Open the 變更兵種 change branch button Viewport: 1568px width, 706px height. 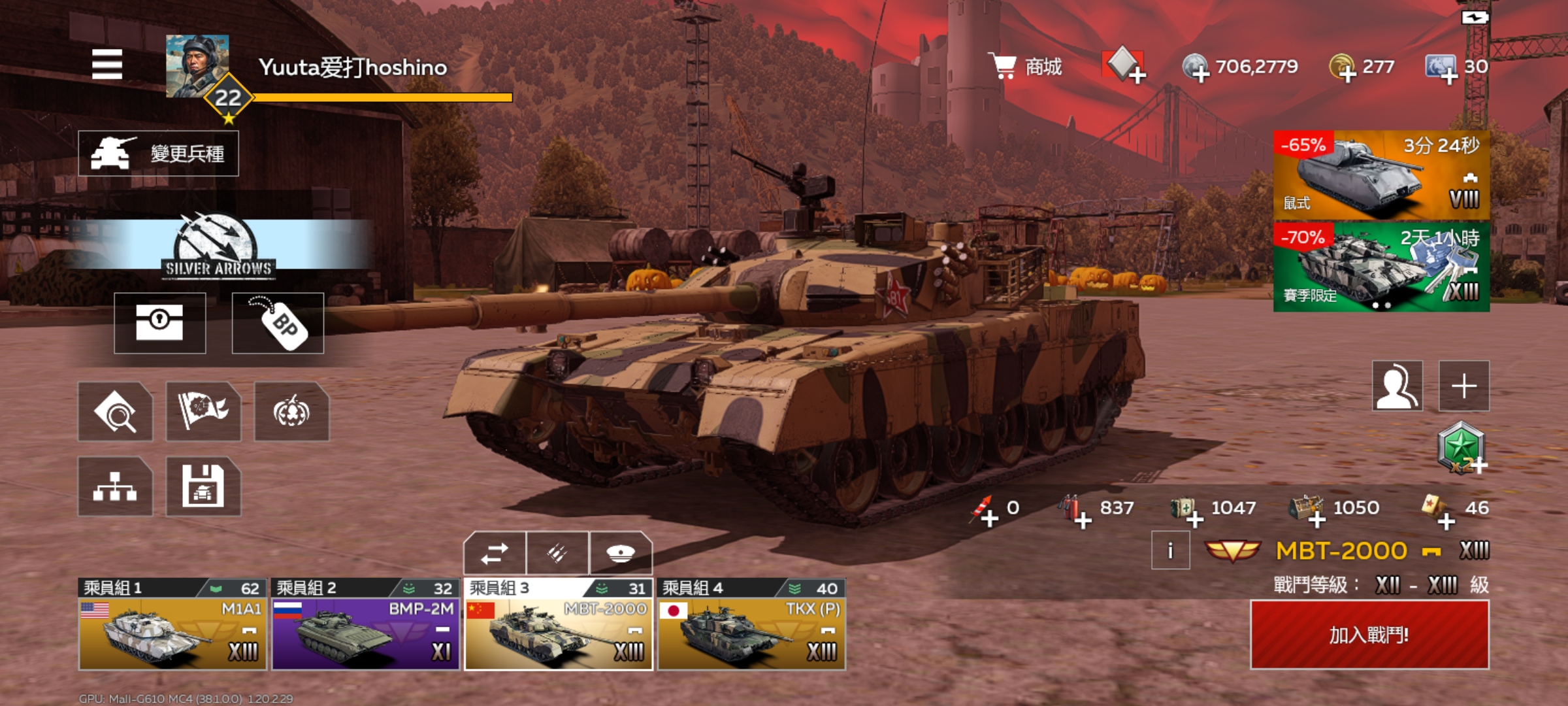[x=159, y=154]
